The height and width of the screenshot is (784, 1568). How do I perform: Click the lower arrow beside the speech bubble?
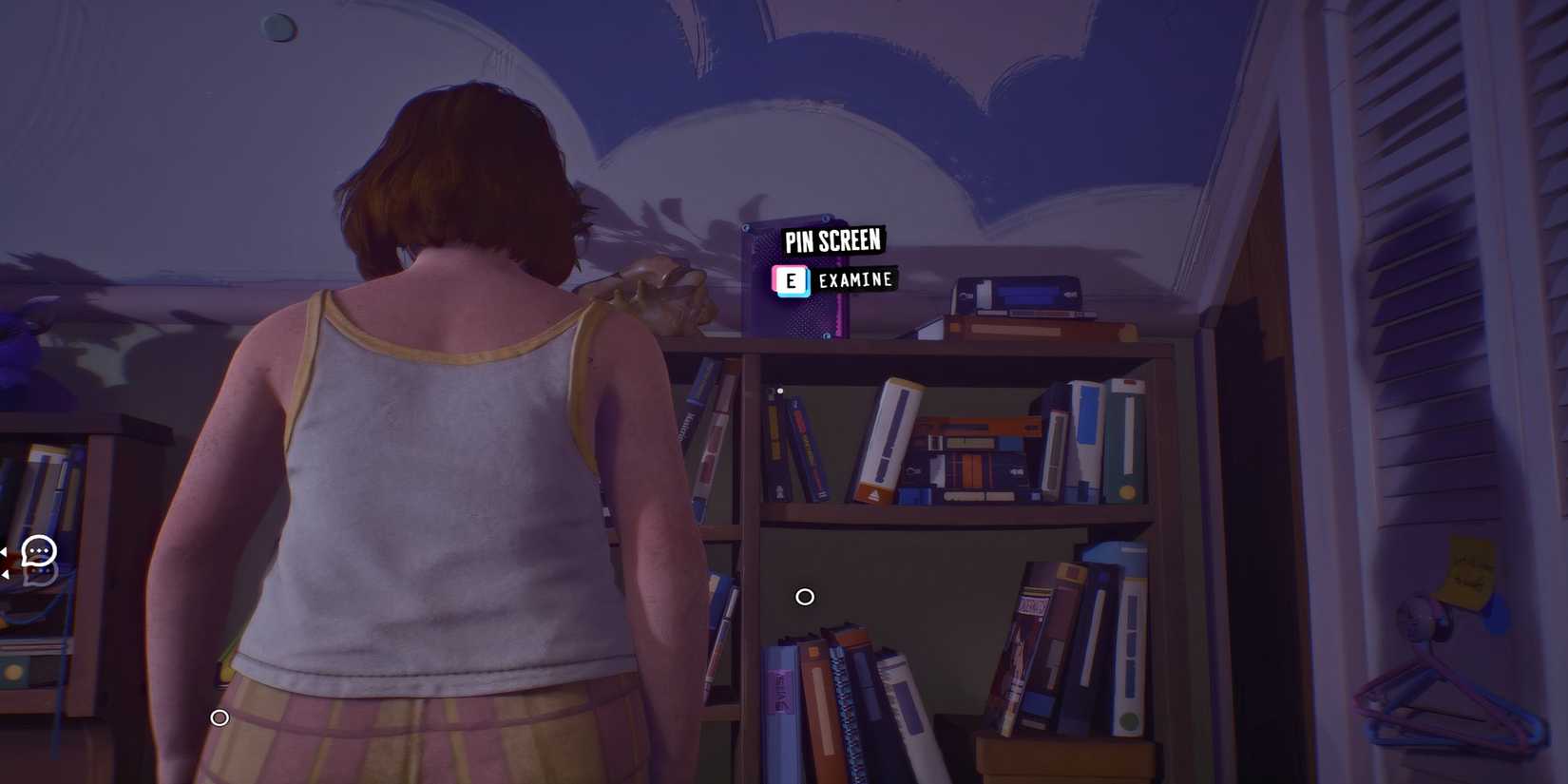[x=5, y=574]
